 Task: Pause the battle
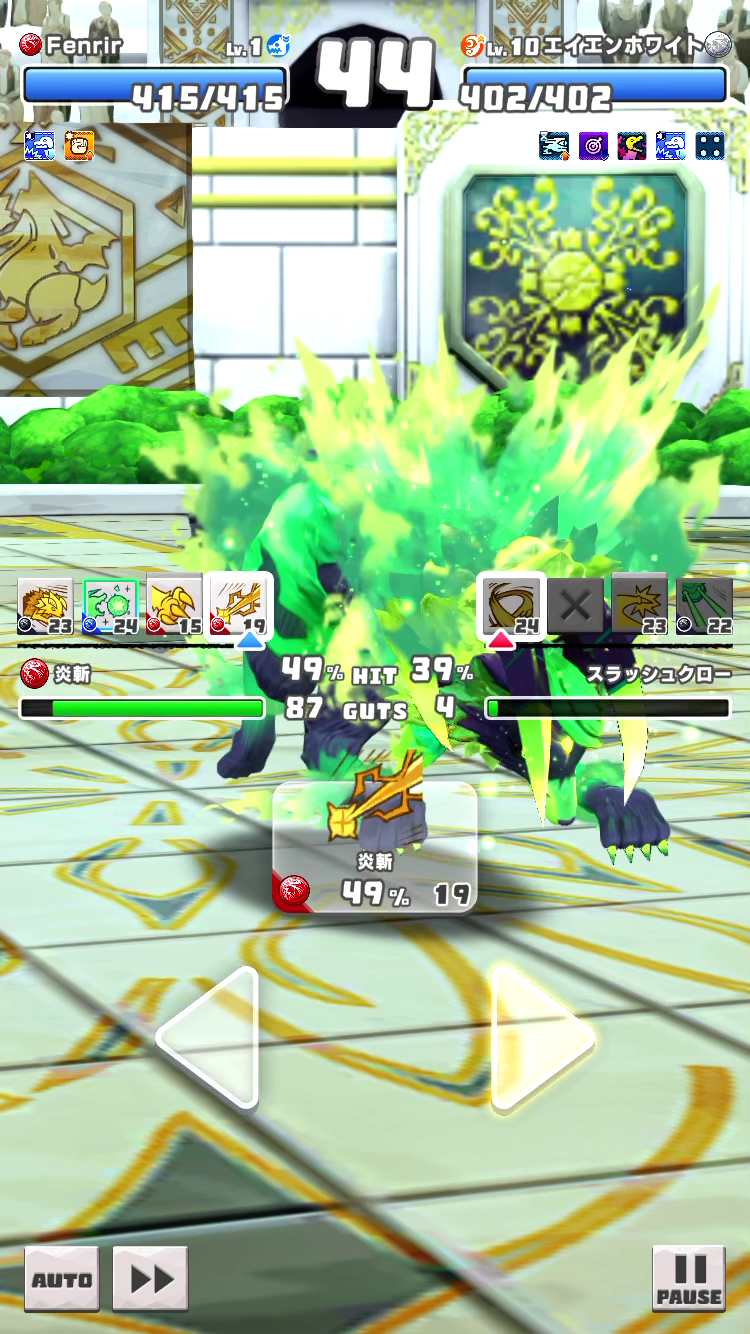[x=688, y=1277]
